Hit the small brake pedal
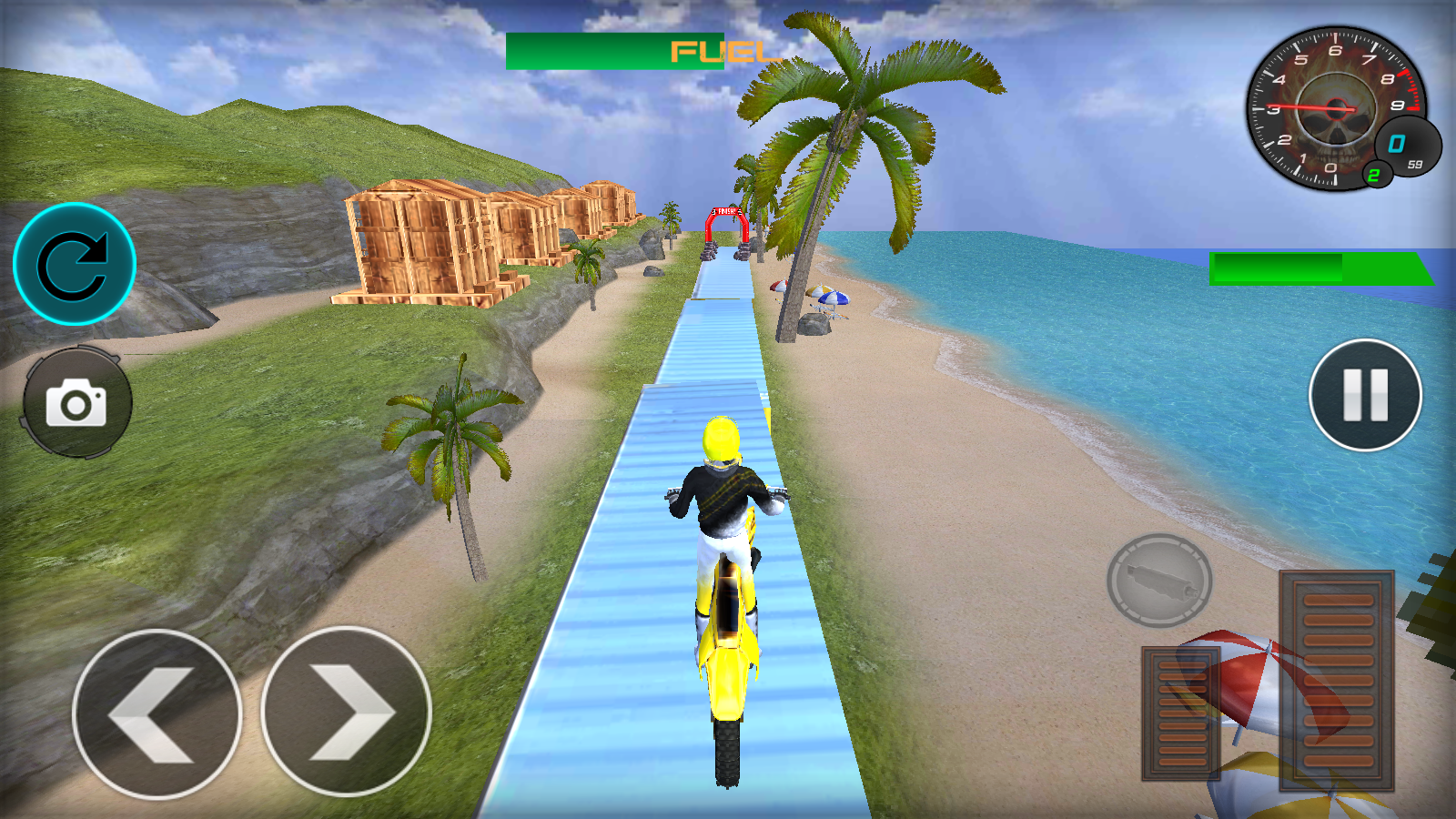Image resolution: width=1456 pixels, height=819 pixels. tap(1181, 713)
